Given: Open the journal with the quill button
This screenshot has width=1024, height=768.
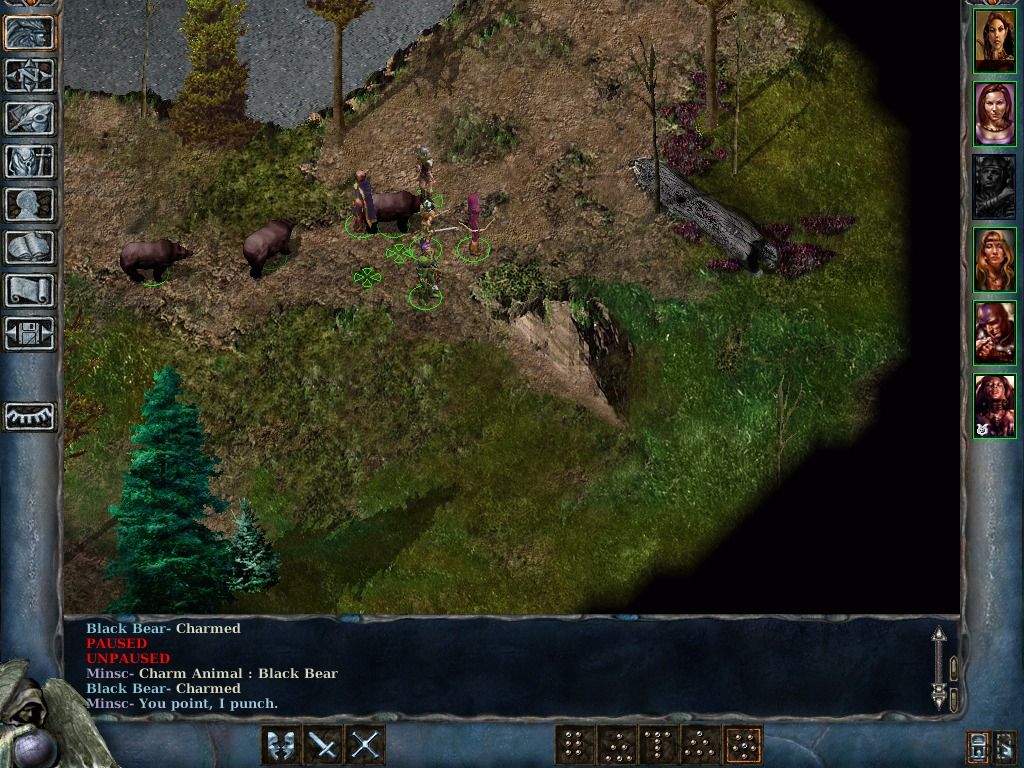Looking at the screenshot, I should click(30, 118).
